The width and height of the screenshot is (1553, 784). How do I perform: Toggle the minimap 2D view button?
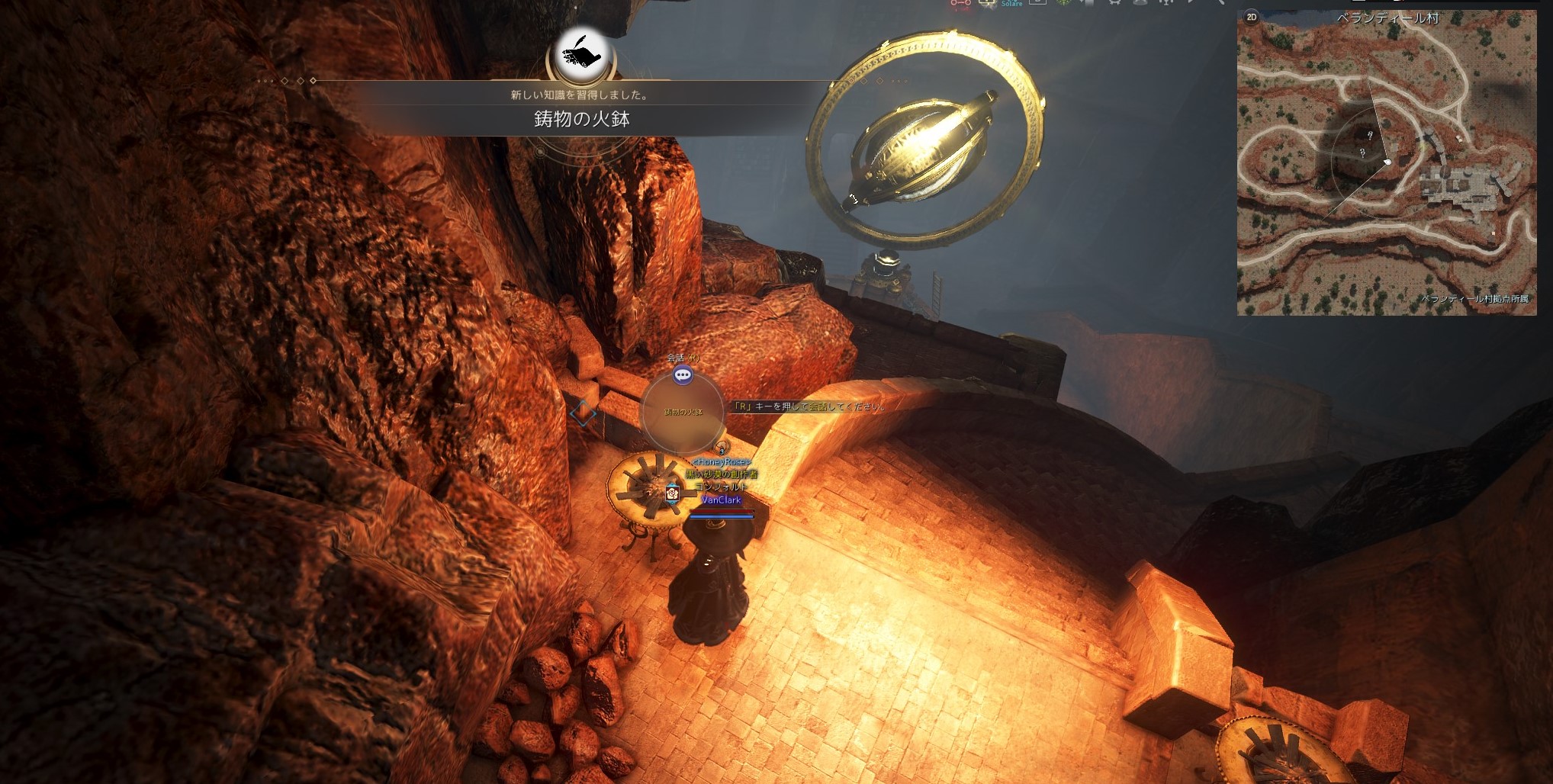[x=1251, y=17]
